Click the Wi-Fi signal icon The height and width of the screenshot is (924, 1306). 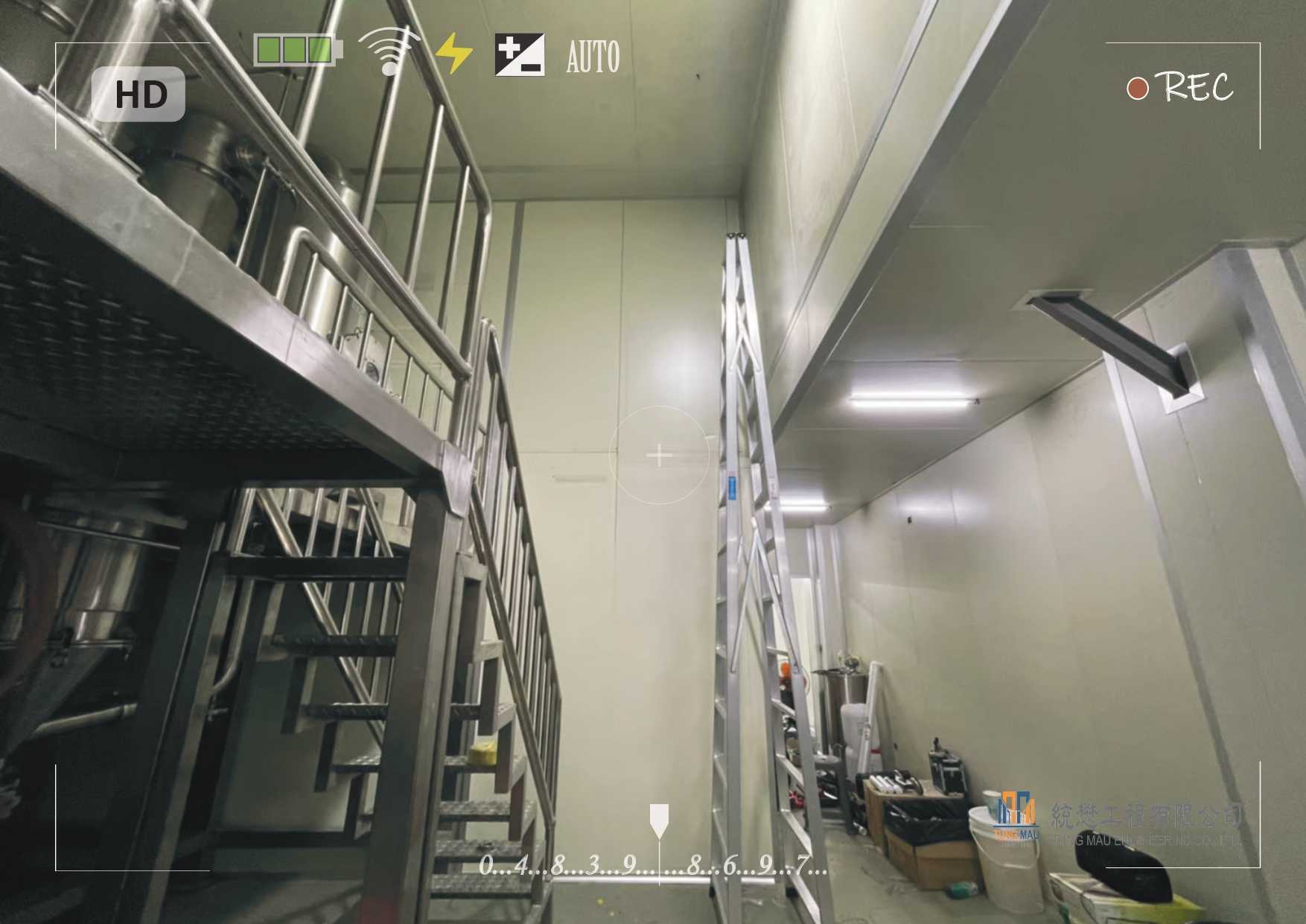pyautogui.click(x=389, y=52)
